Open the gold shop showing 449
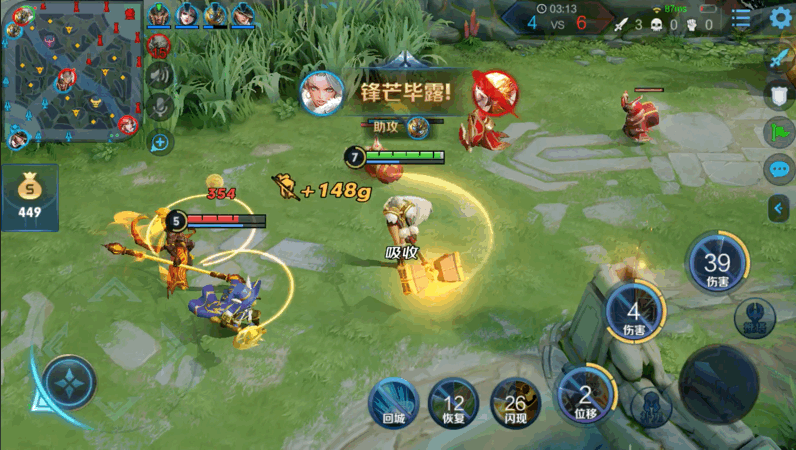 click(x=30, y=197)
